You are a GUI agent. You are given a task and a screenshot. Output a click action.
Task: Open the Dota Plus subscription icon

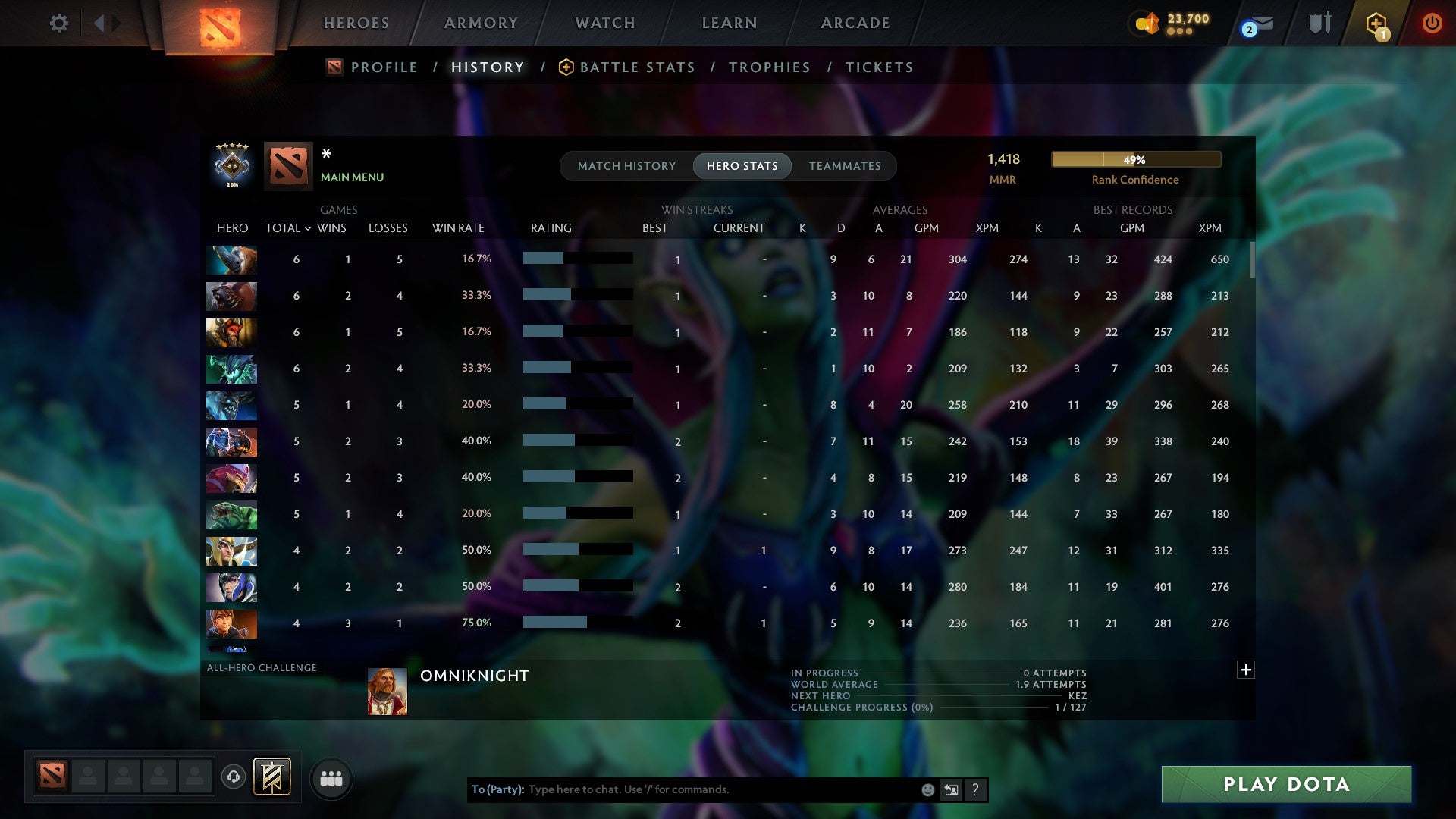[1376, 23]
